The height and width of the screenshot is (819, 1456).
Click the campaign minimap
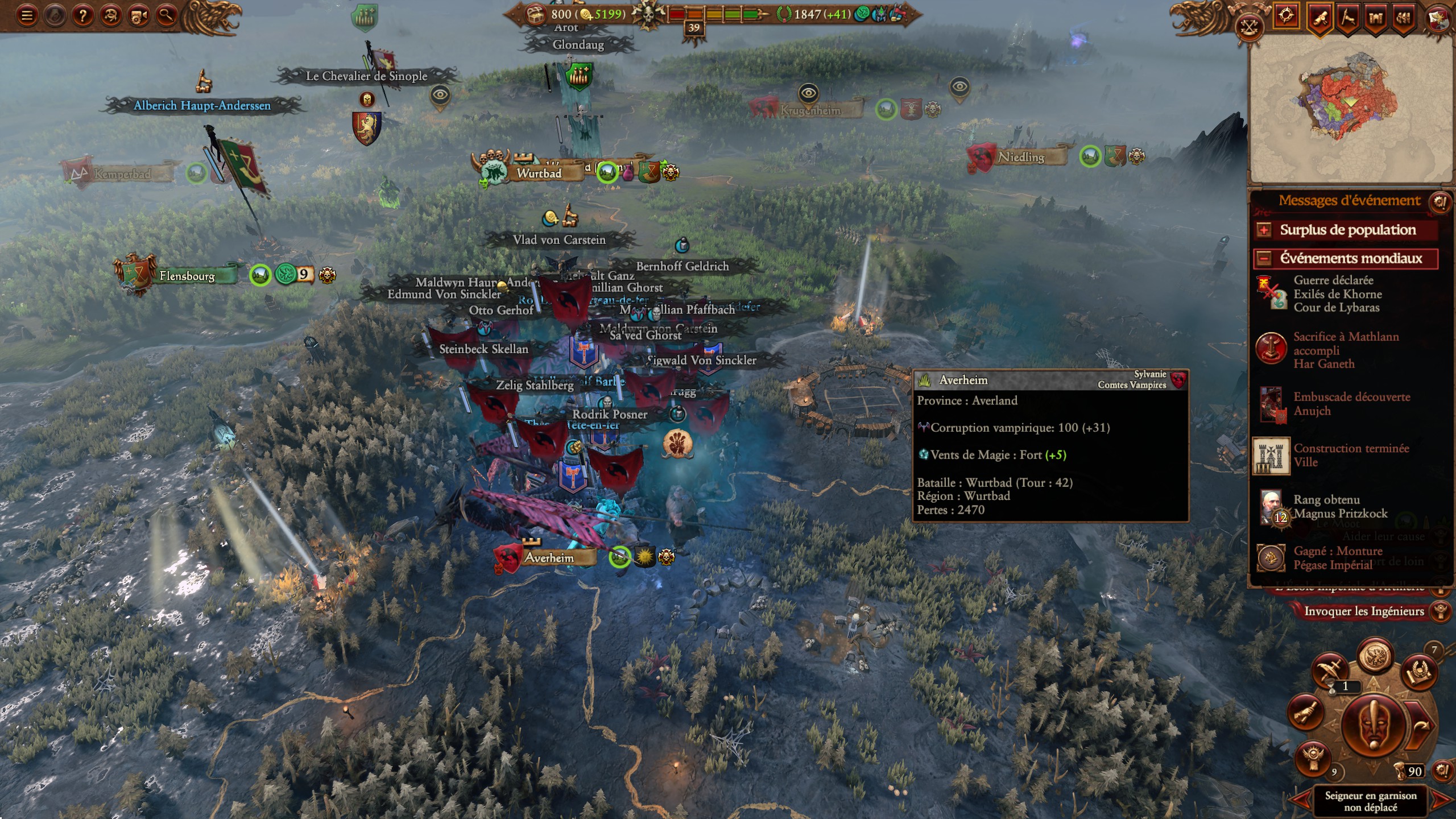(x=1350, y=108)
